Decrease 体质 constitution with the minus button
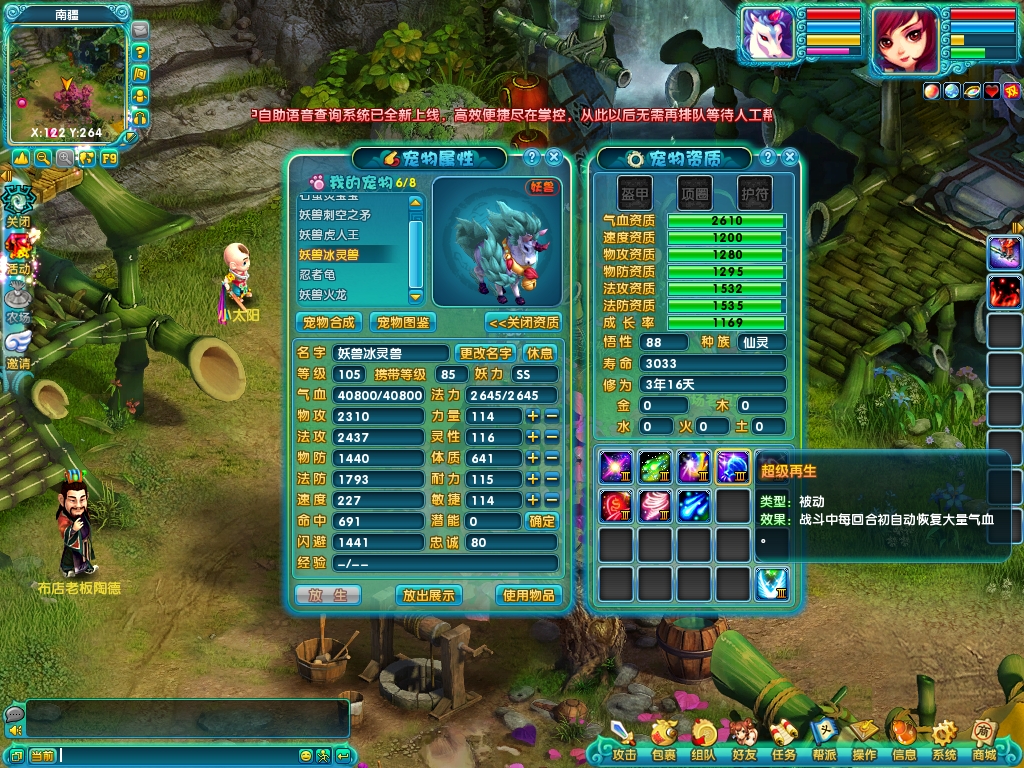The height and width of the screenshot is (768, 1024). [x=551, y=458]
